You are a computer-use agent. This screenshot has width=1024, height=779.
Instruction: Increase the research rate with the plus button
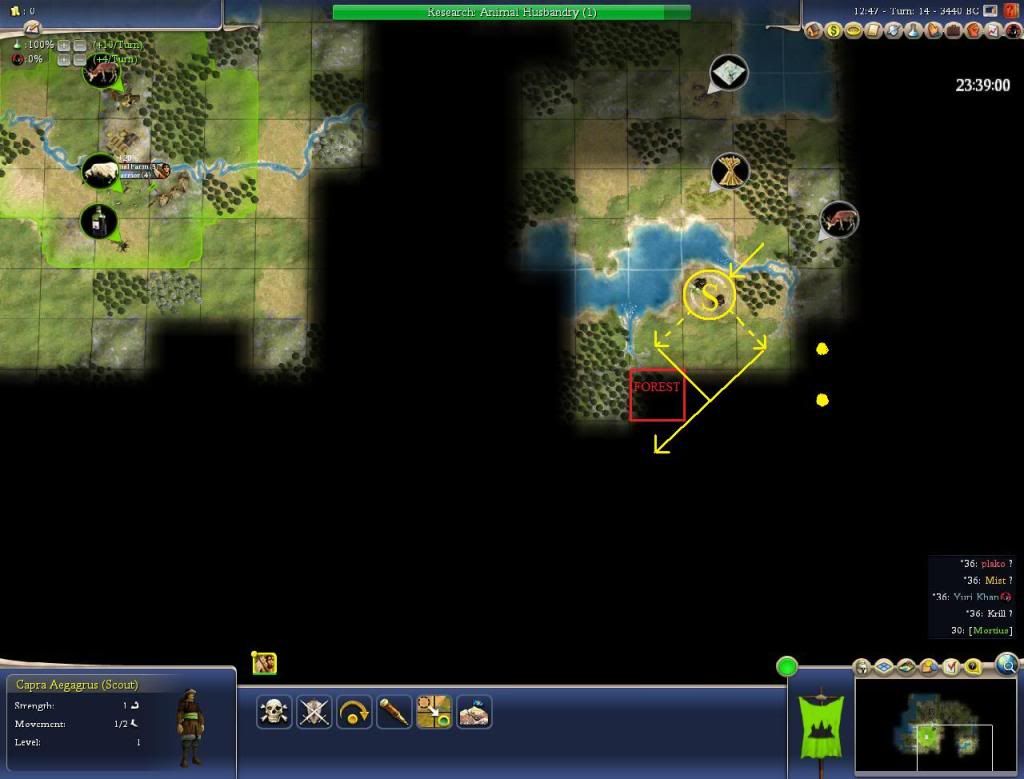point(63,46)
